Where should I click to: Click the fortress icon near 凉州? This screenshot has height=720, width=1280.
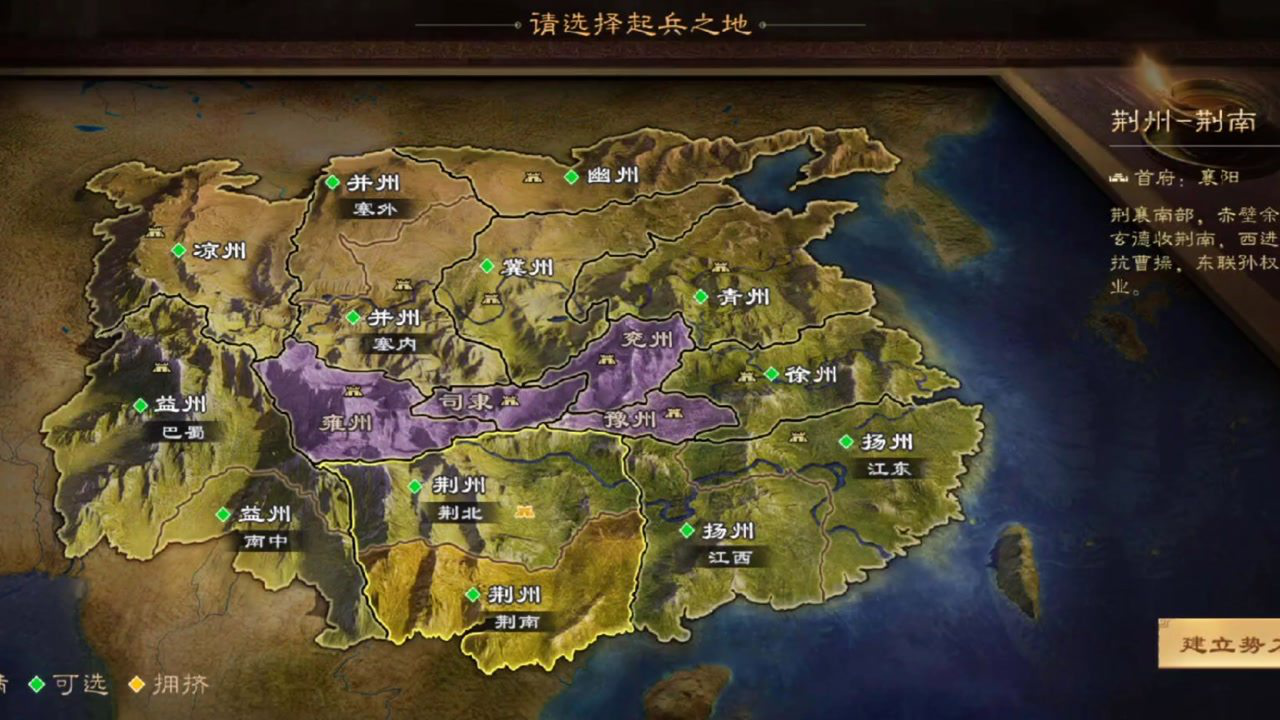tap(155, 234)
